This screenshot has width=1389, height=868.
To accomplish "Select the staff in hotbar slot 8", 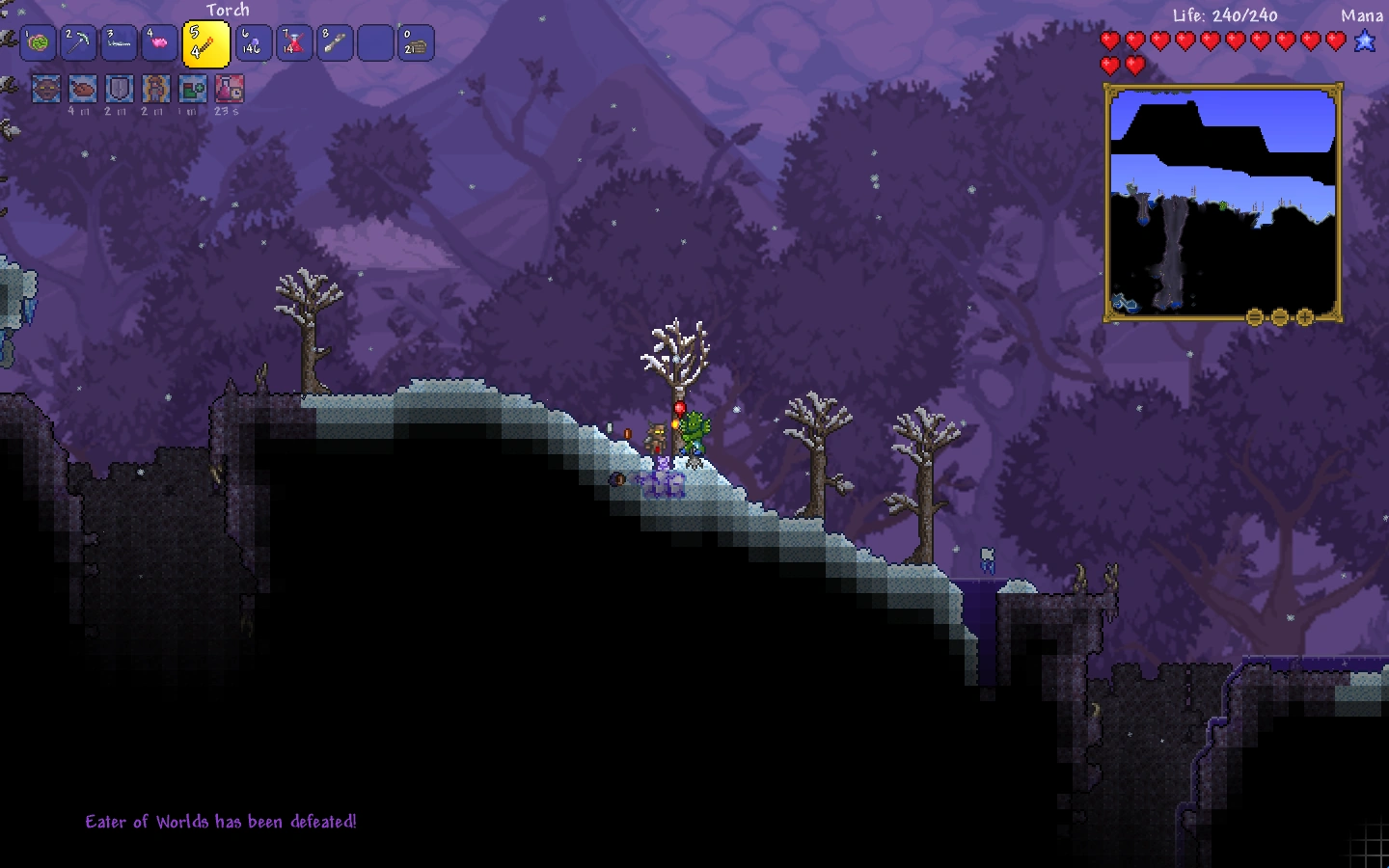I will [x=335, y=42].
